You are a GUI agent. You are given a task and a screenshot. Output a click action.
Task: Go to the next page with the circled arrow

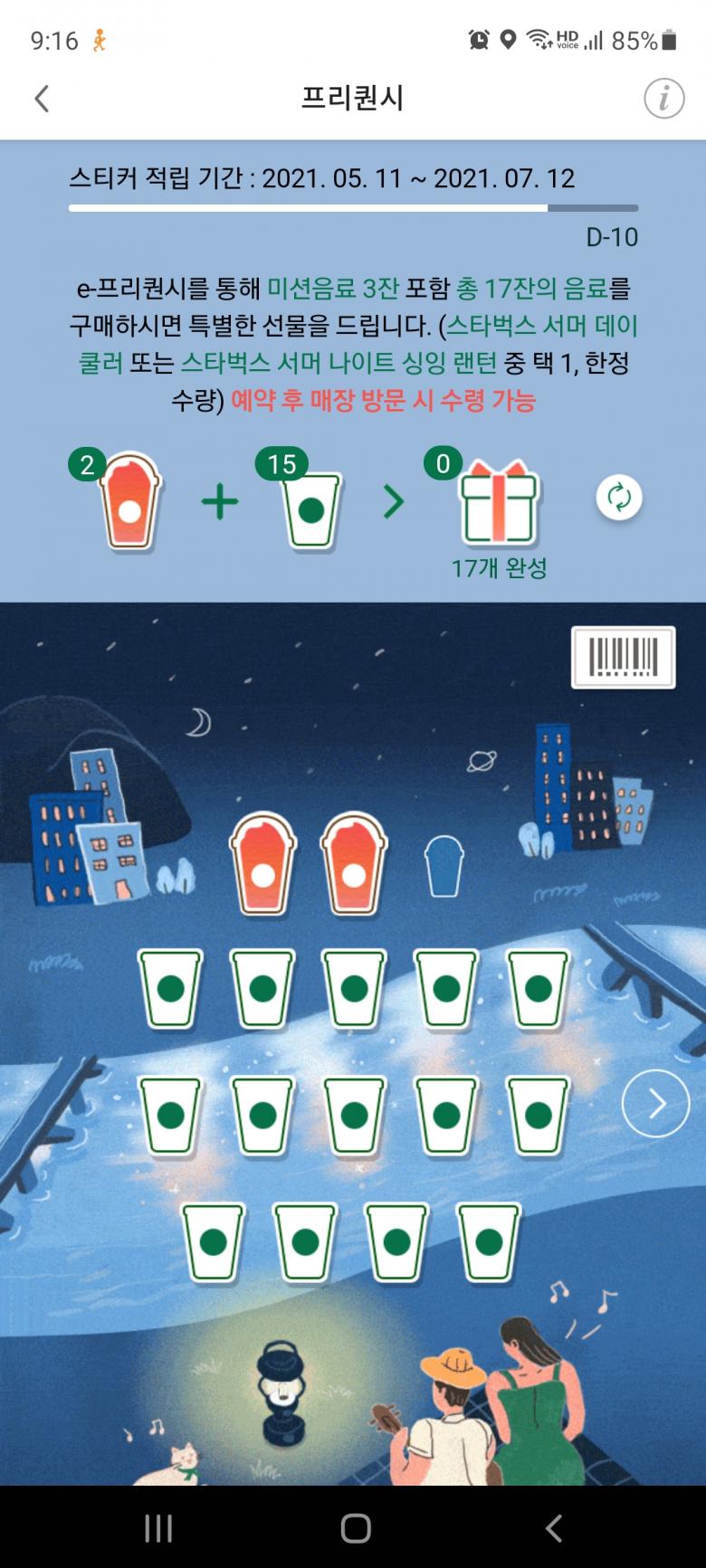(x=655, y=1103)
